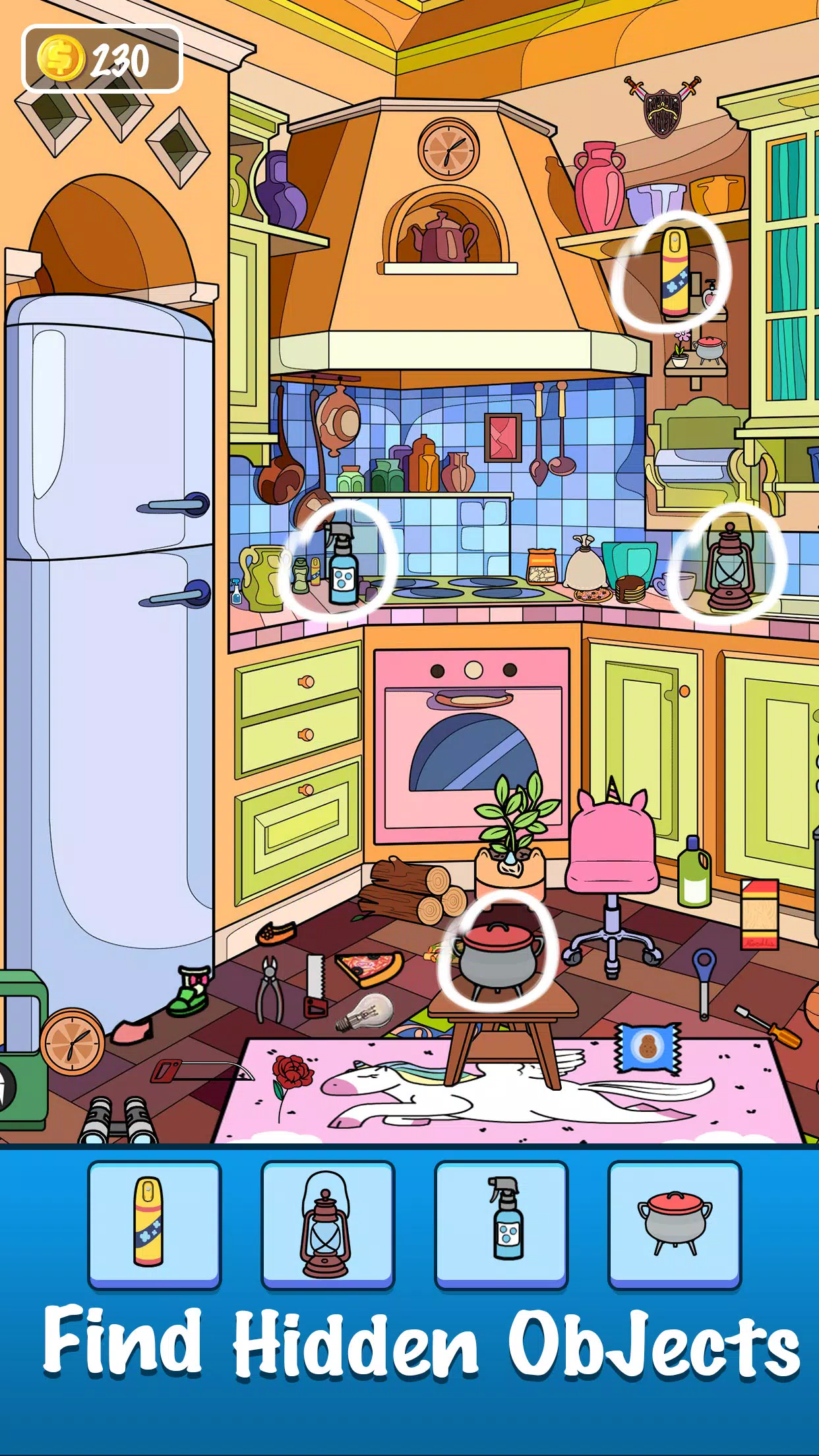Tap the gold coin balance counter
The height and width of the screenshot is (1456, 819).
(102, 59)
